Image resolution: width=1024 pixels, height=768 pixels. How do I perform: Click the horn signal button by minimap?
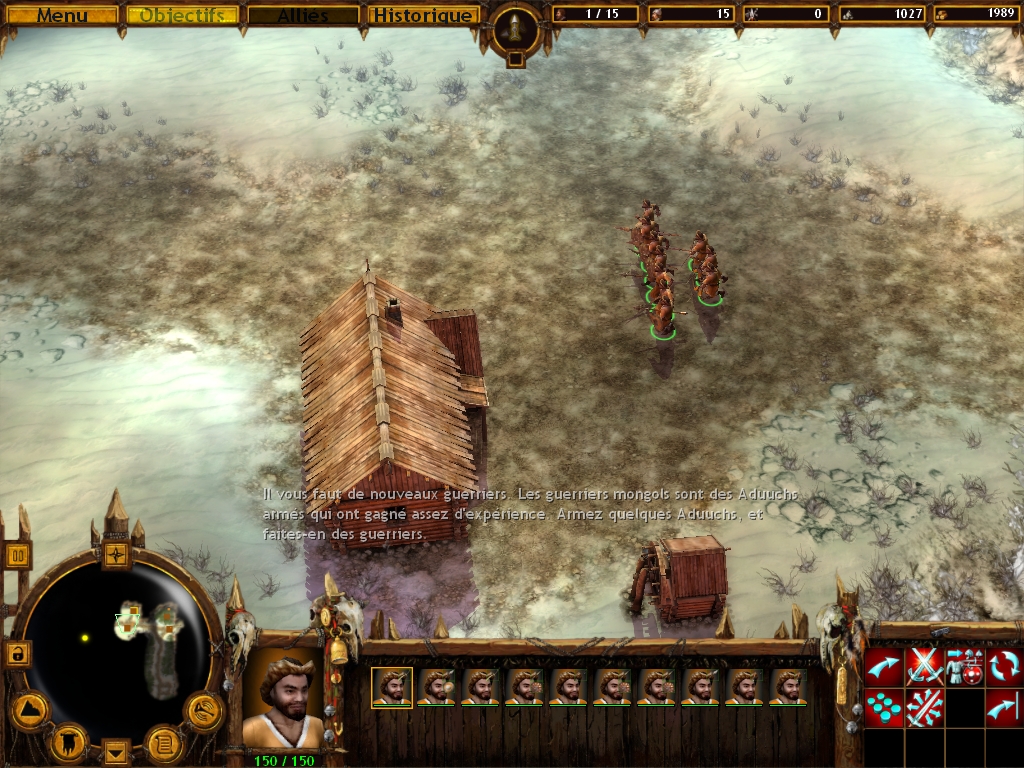pos(204,710)
